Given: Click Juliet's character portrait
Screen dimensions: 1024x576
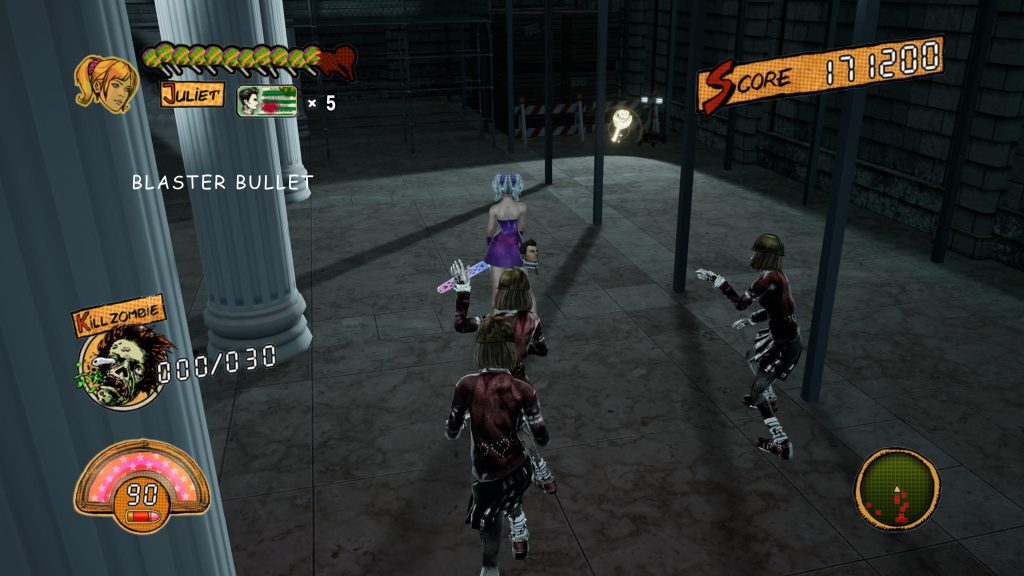Looking at the screenshot, I should pos(105,82).
